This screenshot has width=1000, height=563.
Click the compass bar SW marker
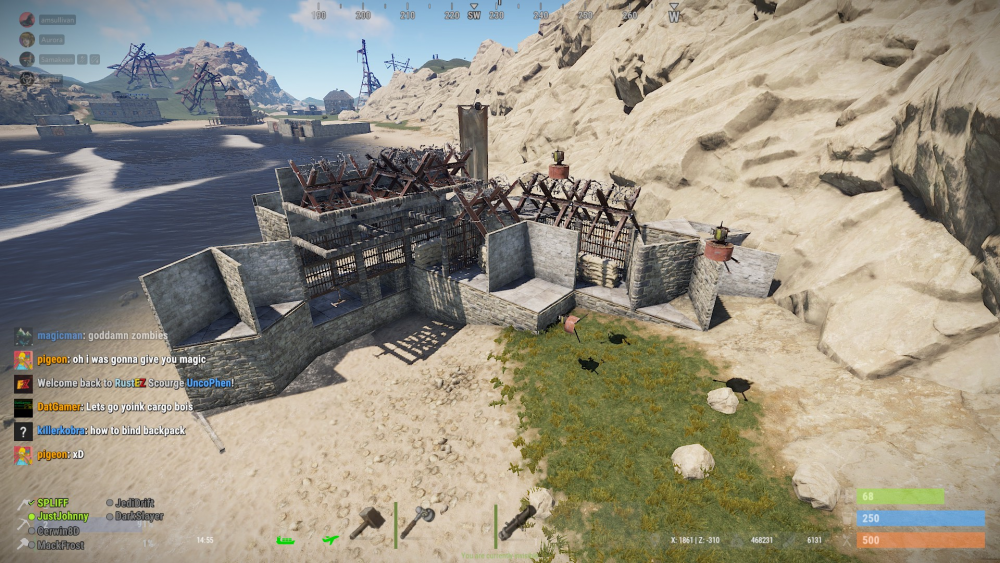tap(474, 15)
